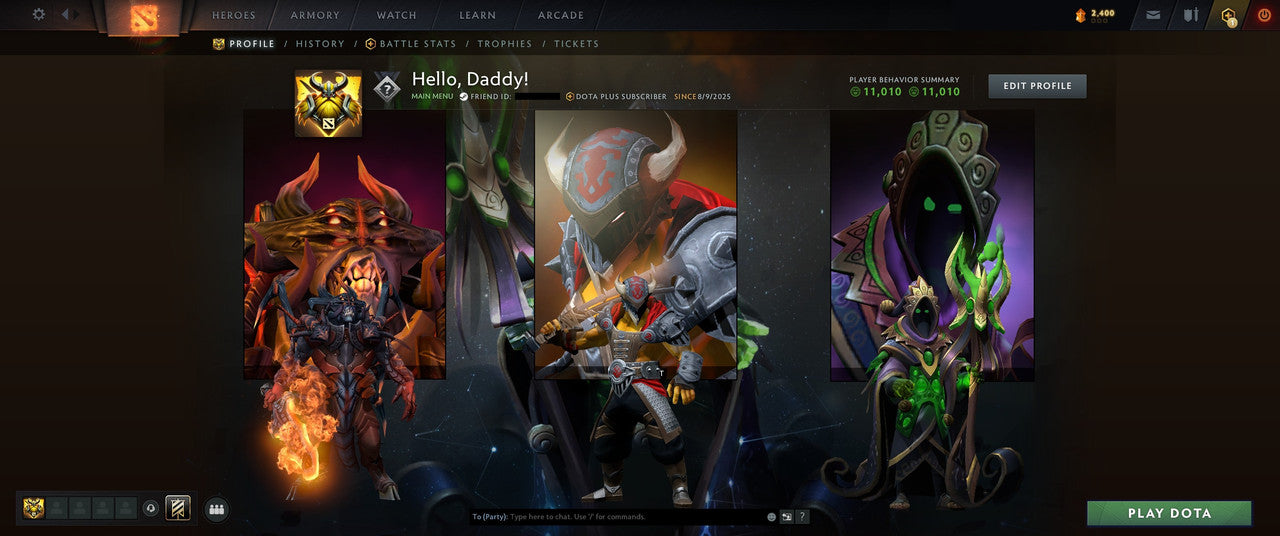1280x536 pixels.
Task: Open the Heroes menu
Action: (234, 15)
